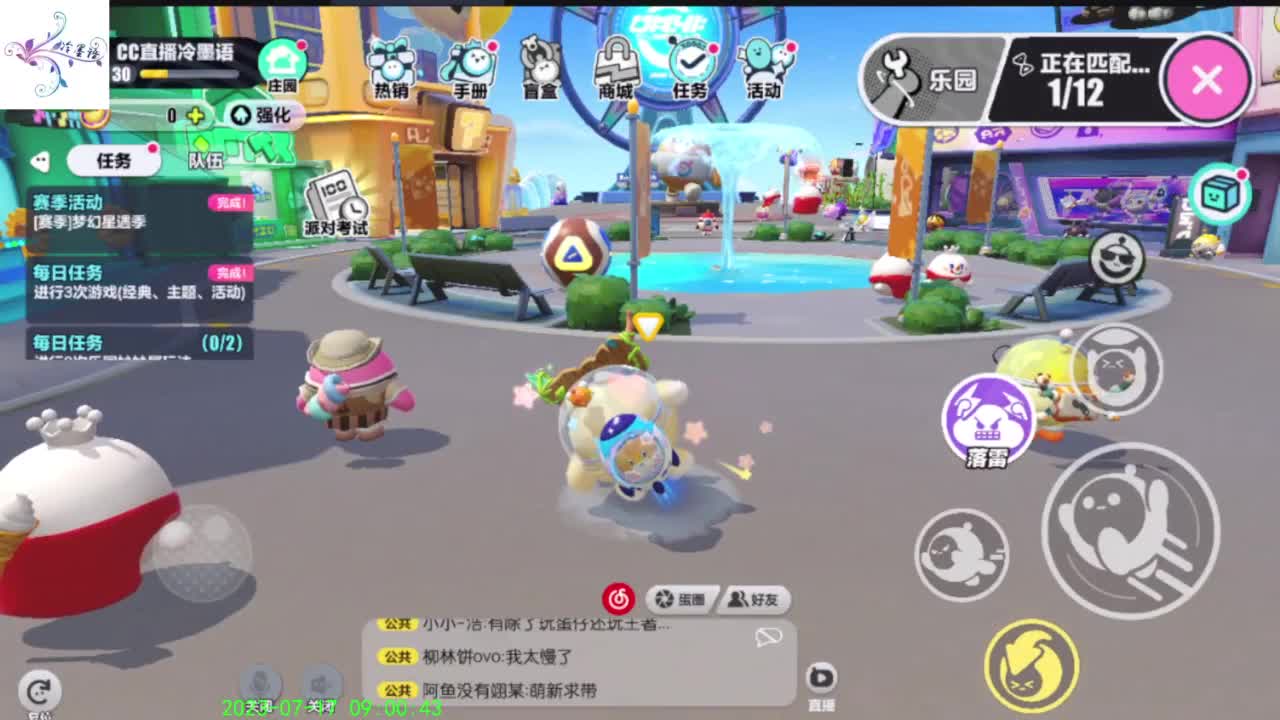Screen dimensions: 1280x720
Task: Open the 好友 friends list
Action: pyautogui.click(x=756, y=601)
